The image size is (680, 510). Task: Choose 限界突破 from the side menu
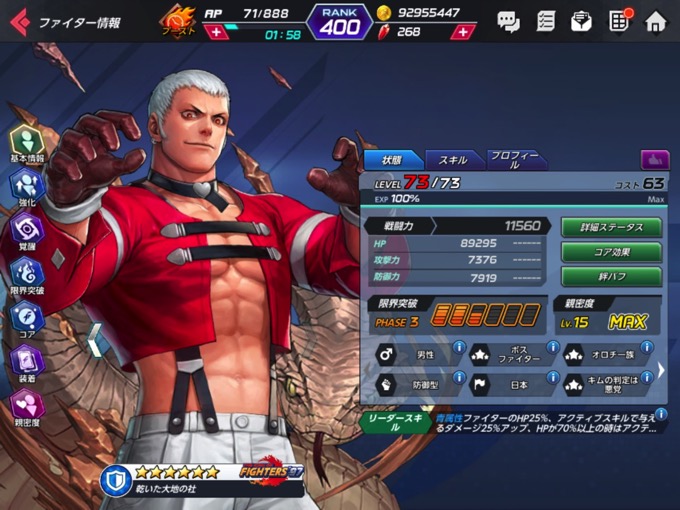click(27, 275)
